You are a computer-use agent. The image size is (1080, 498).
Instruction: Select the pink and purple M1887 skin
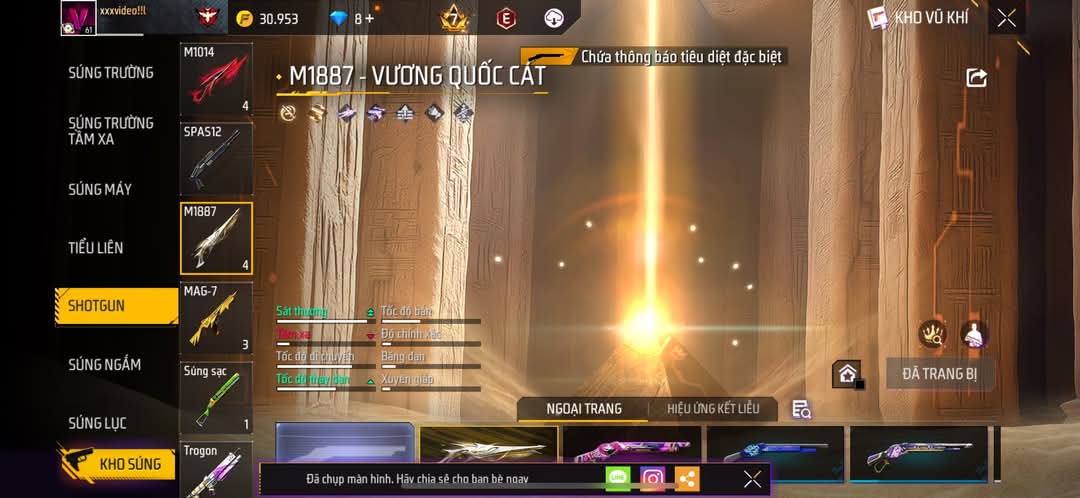[632, 452]
